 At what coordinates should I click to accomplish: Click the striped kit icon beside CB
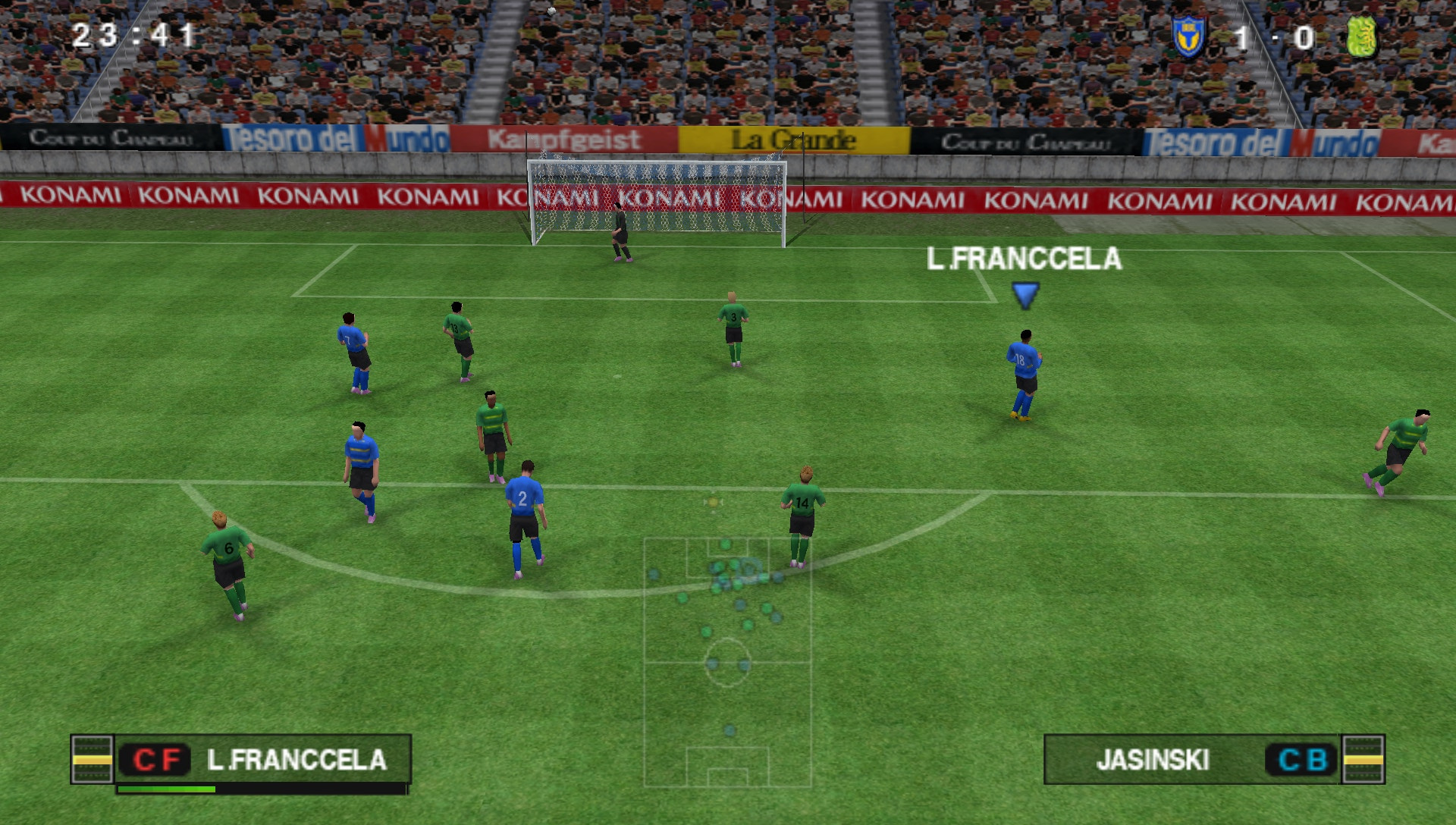click(x=1363, y=759)
